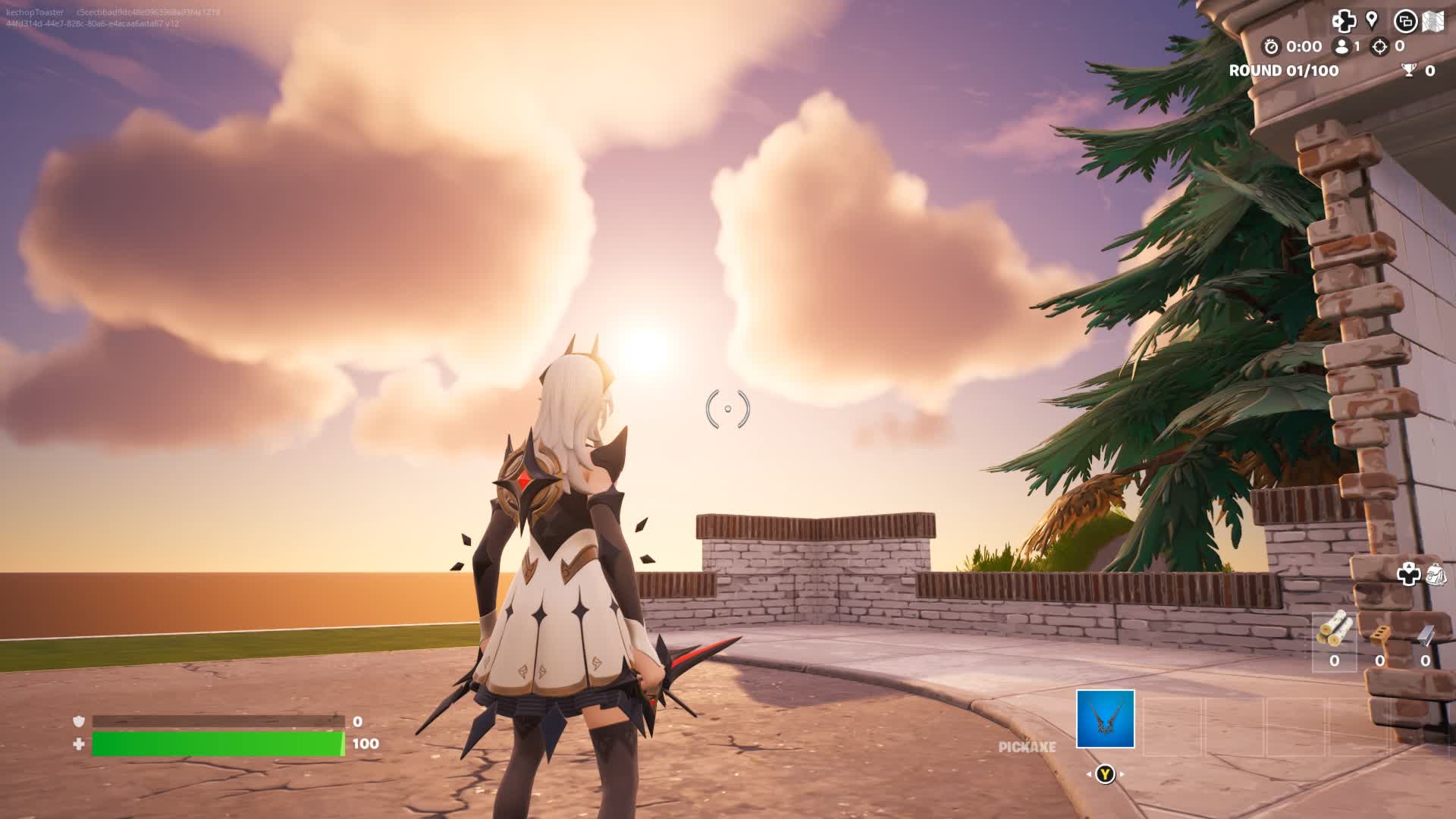This screenshot has width=1456, height=819.
Task: Open the map via the minimap icon
Action: point(1432,21)
